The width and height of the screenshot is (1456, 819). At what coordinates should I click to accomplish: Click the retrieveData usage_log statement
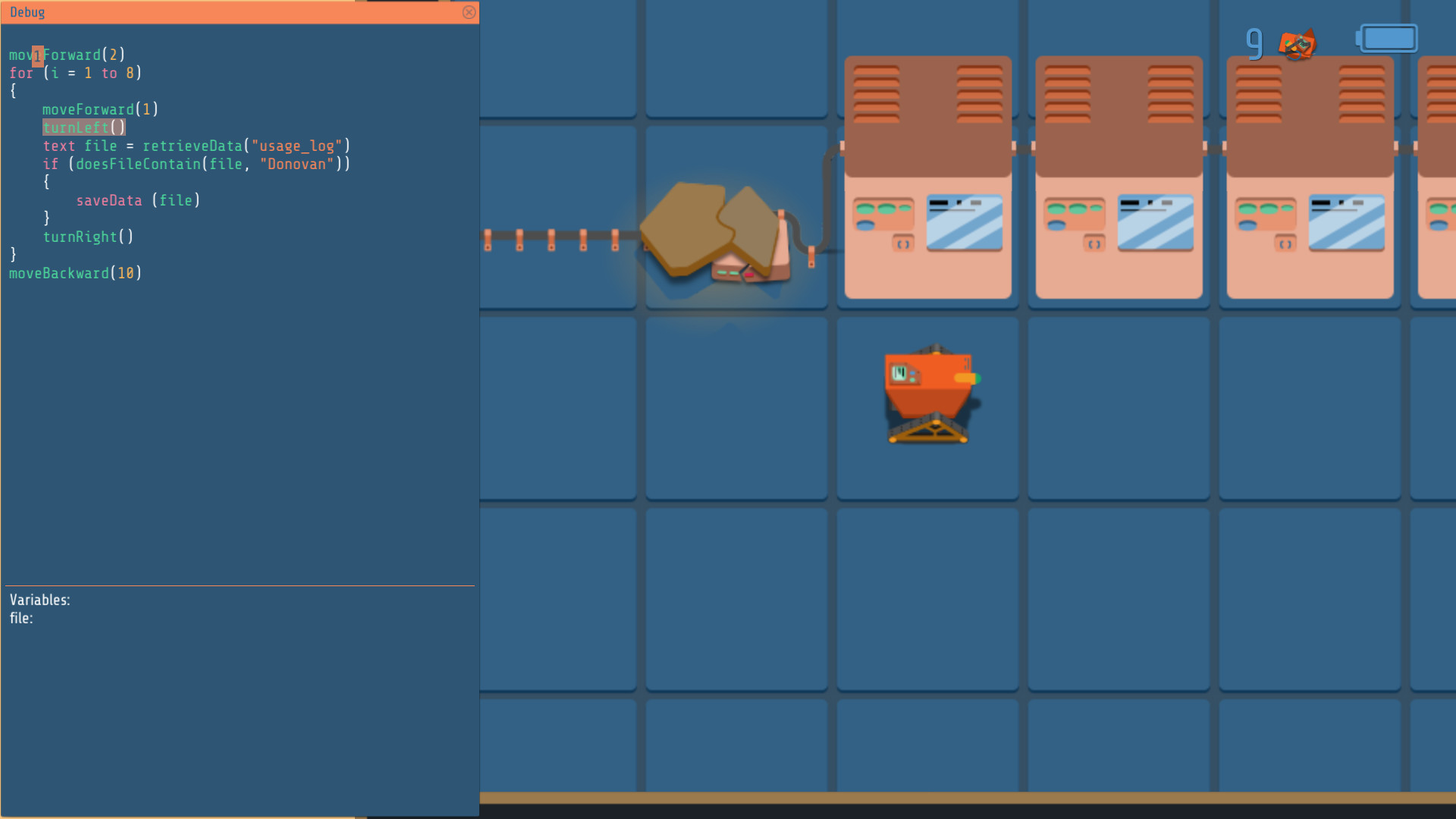180,146
